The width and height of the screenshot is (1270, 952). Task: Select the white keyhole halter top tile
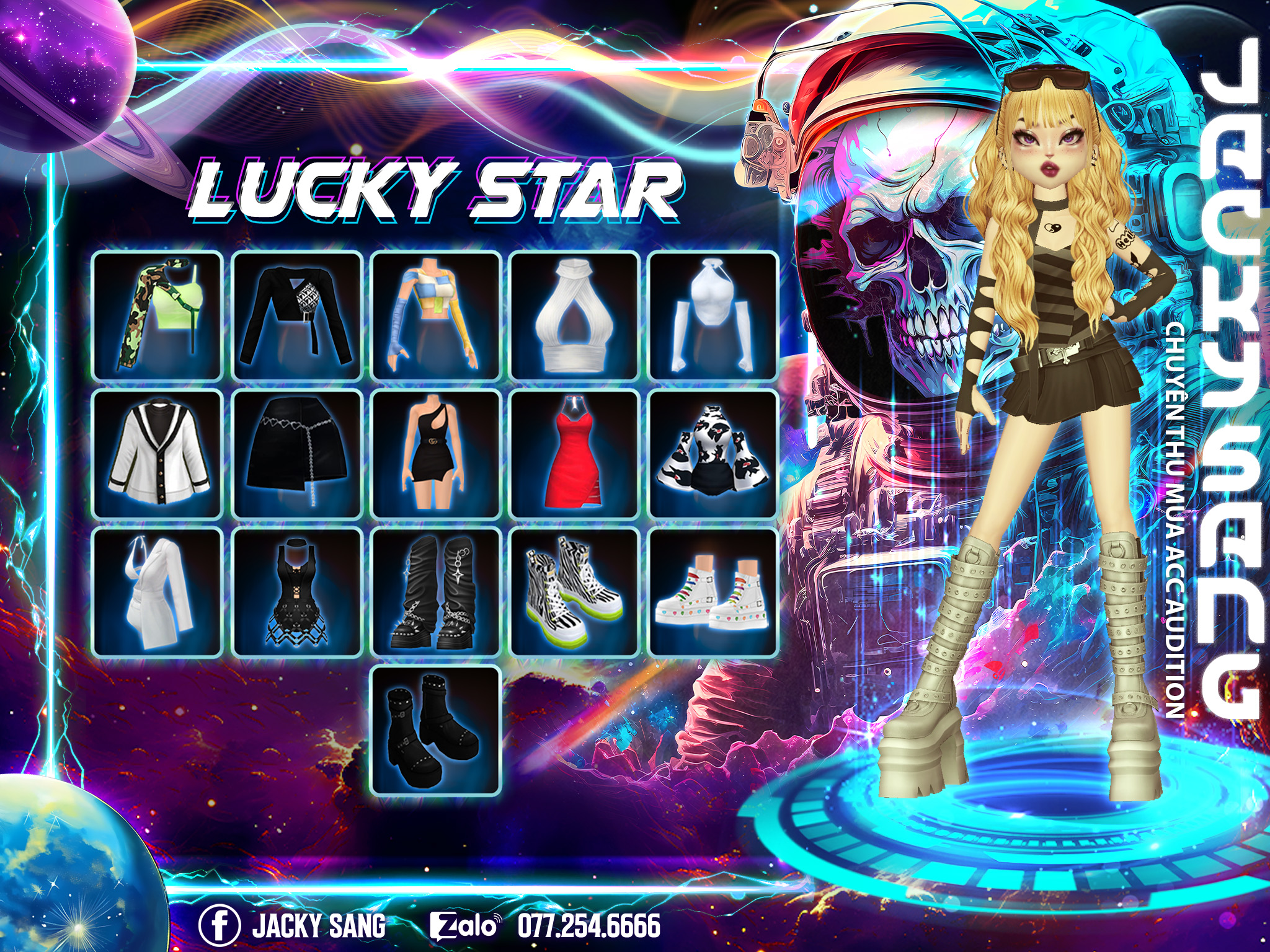[575, 316]
